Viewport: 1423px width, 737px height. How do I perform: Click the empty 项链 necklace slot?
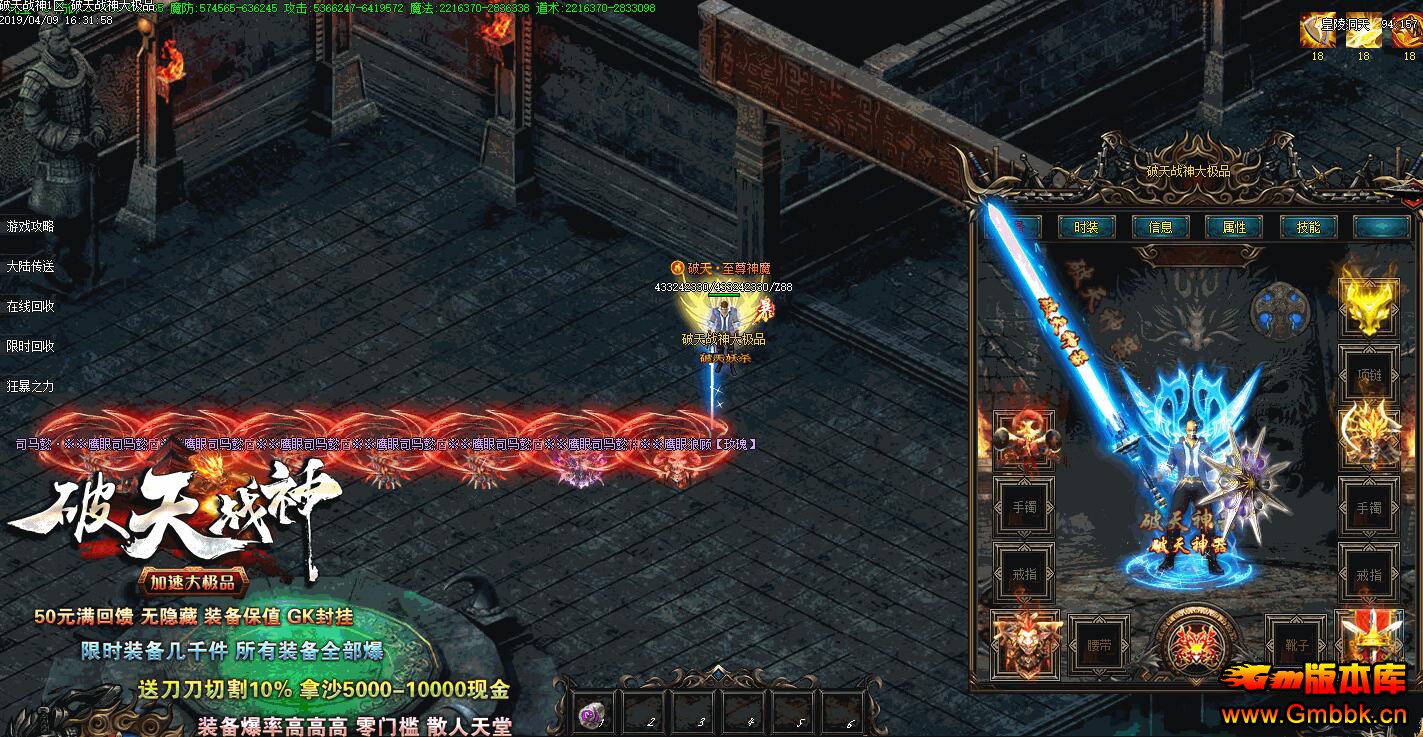coord(1369,374)
